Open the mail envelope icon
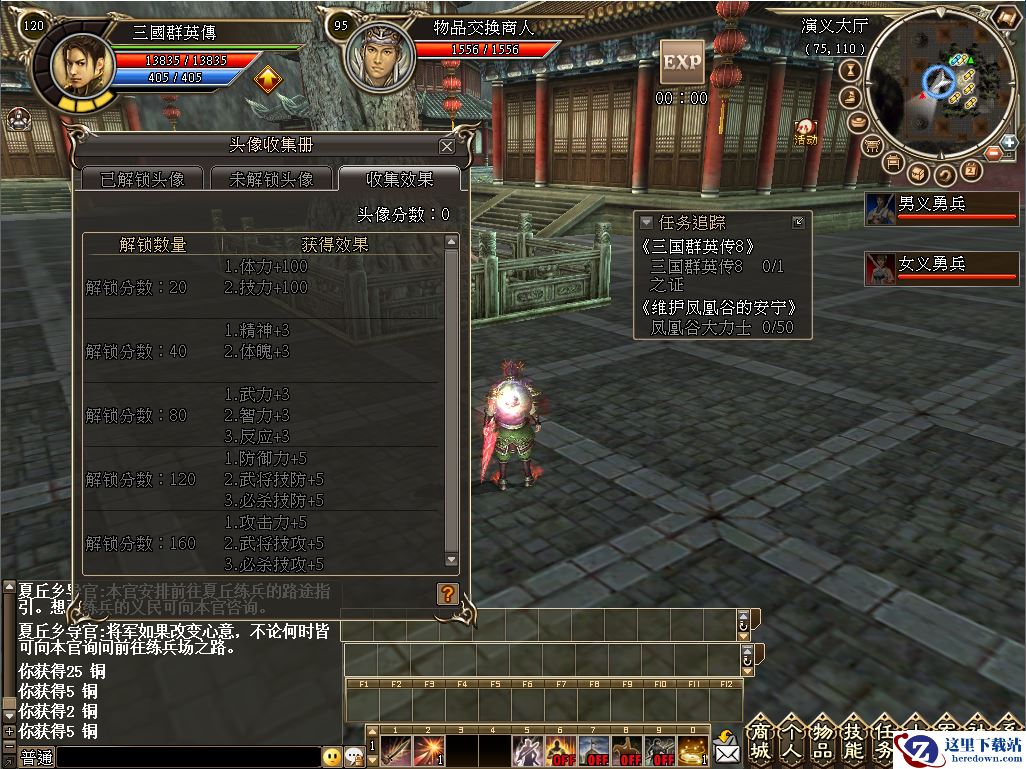The height and width of the screenshot is (769, 1026). tap(726, 747)
